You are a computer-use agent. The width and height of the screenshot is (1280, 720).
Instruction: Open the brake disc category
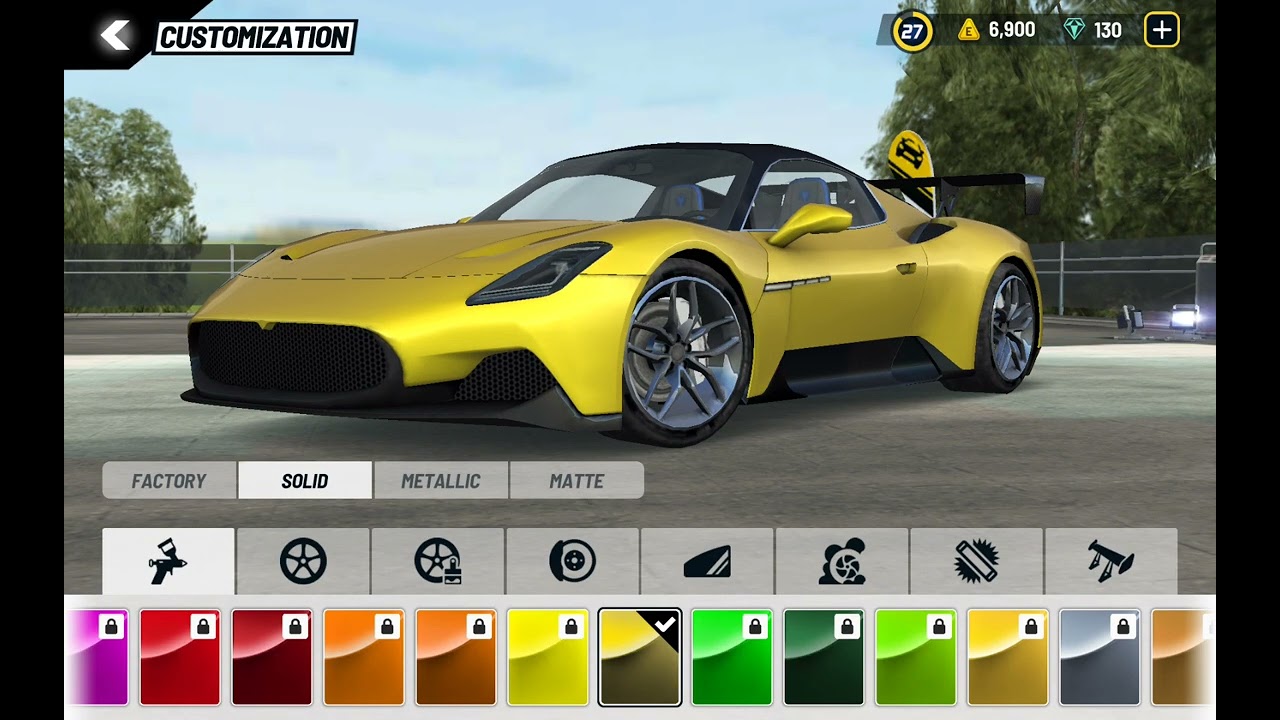click(x=572, y=561)
